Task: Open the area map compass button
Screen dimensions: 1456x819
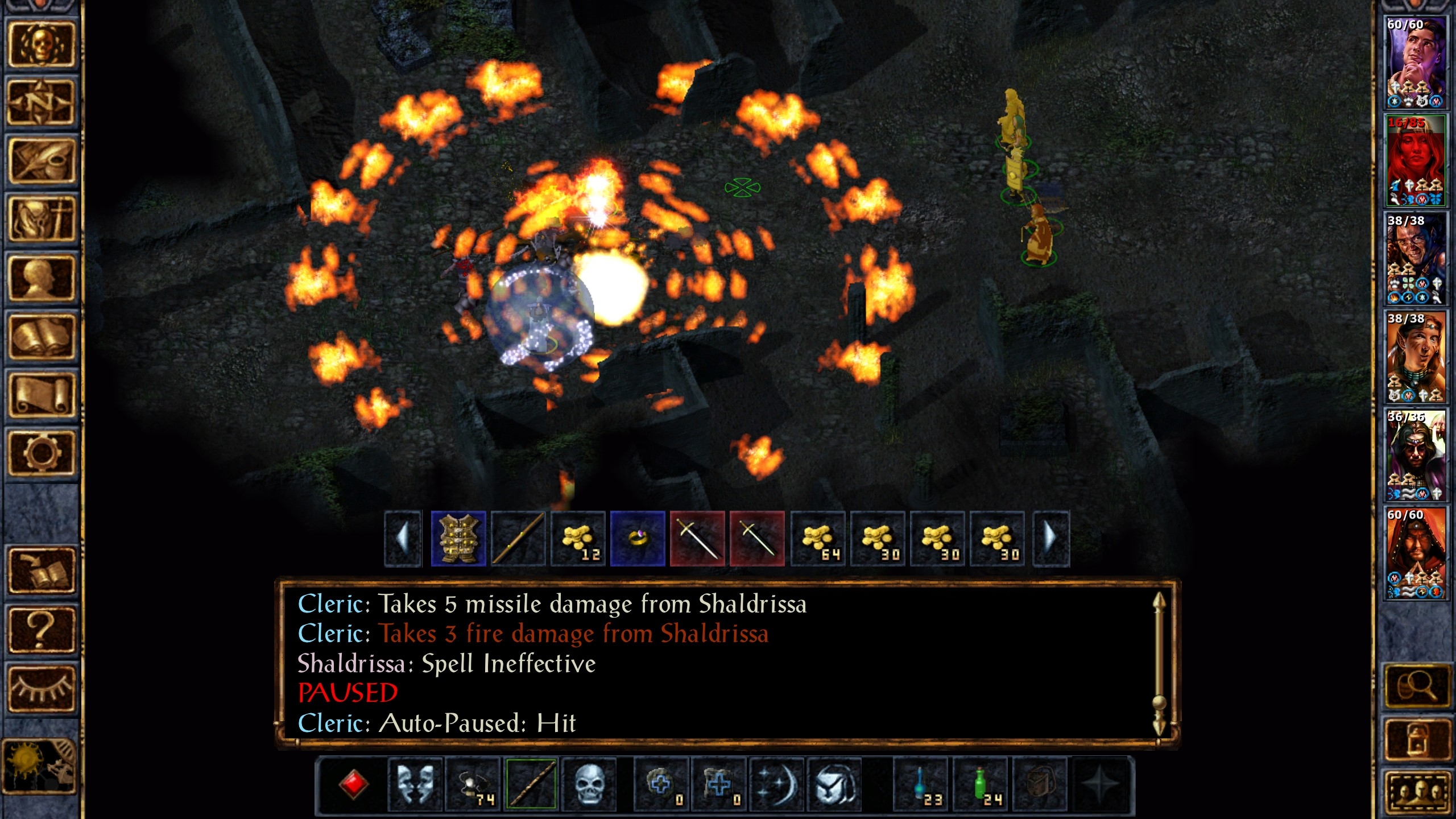Action: tap(41, 102)
